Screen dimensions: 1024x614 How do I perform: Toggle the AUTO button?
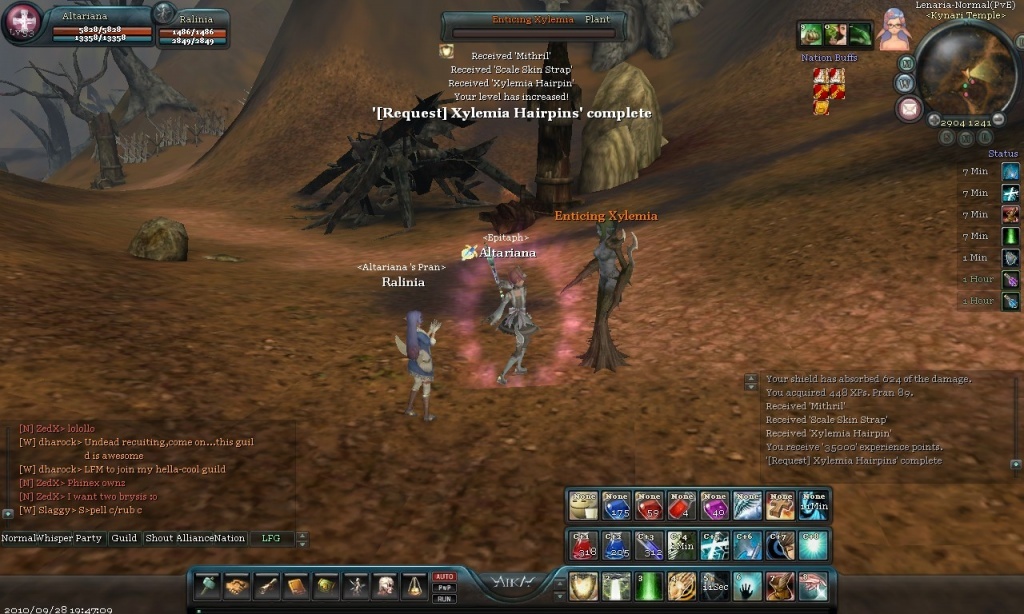point(444,577)
